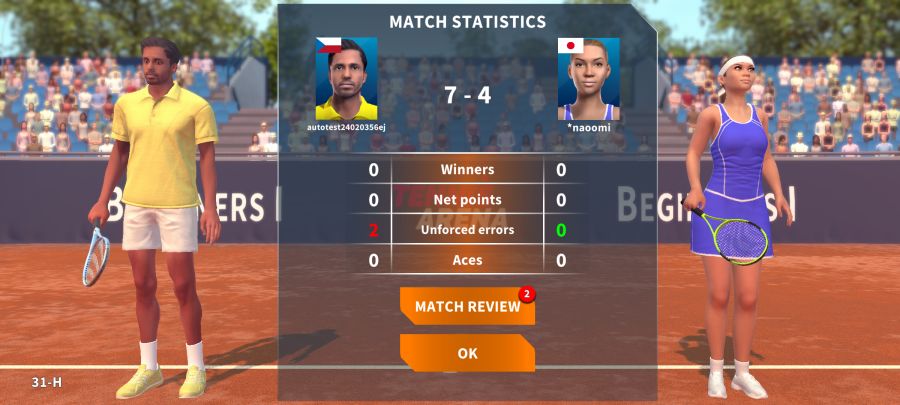Confirm with the OK button
Image resolution: width=900 pixels, height=405 pixels.
(467, 353)
